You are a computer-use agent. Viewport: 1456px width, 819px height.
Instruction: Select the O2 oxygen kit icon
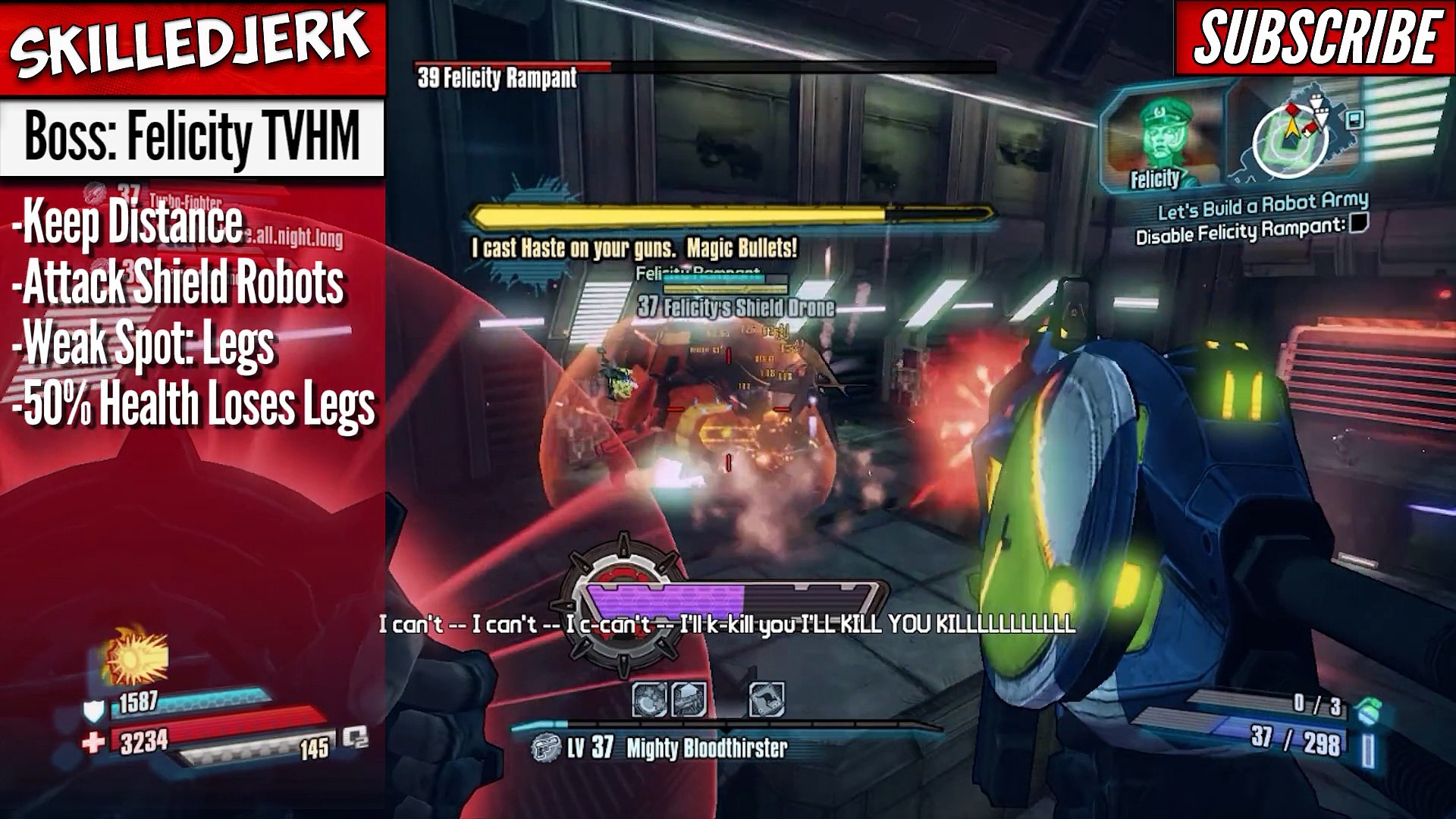tap(355, 737)
